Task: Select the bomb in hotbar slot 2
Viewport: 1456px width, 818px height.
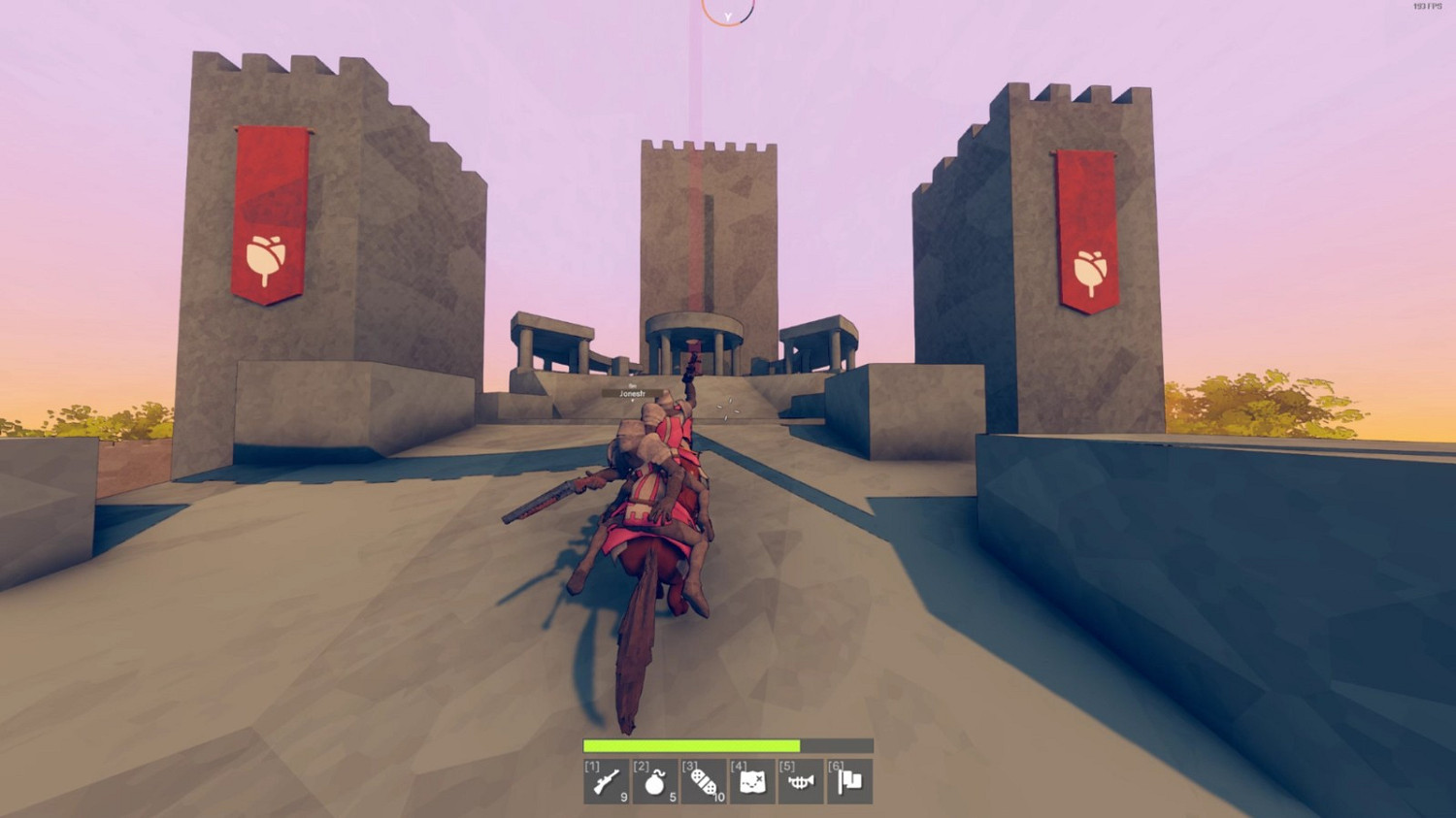Action: pyautogui.click(x=655, y=782)
